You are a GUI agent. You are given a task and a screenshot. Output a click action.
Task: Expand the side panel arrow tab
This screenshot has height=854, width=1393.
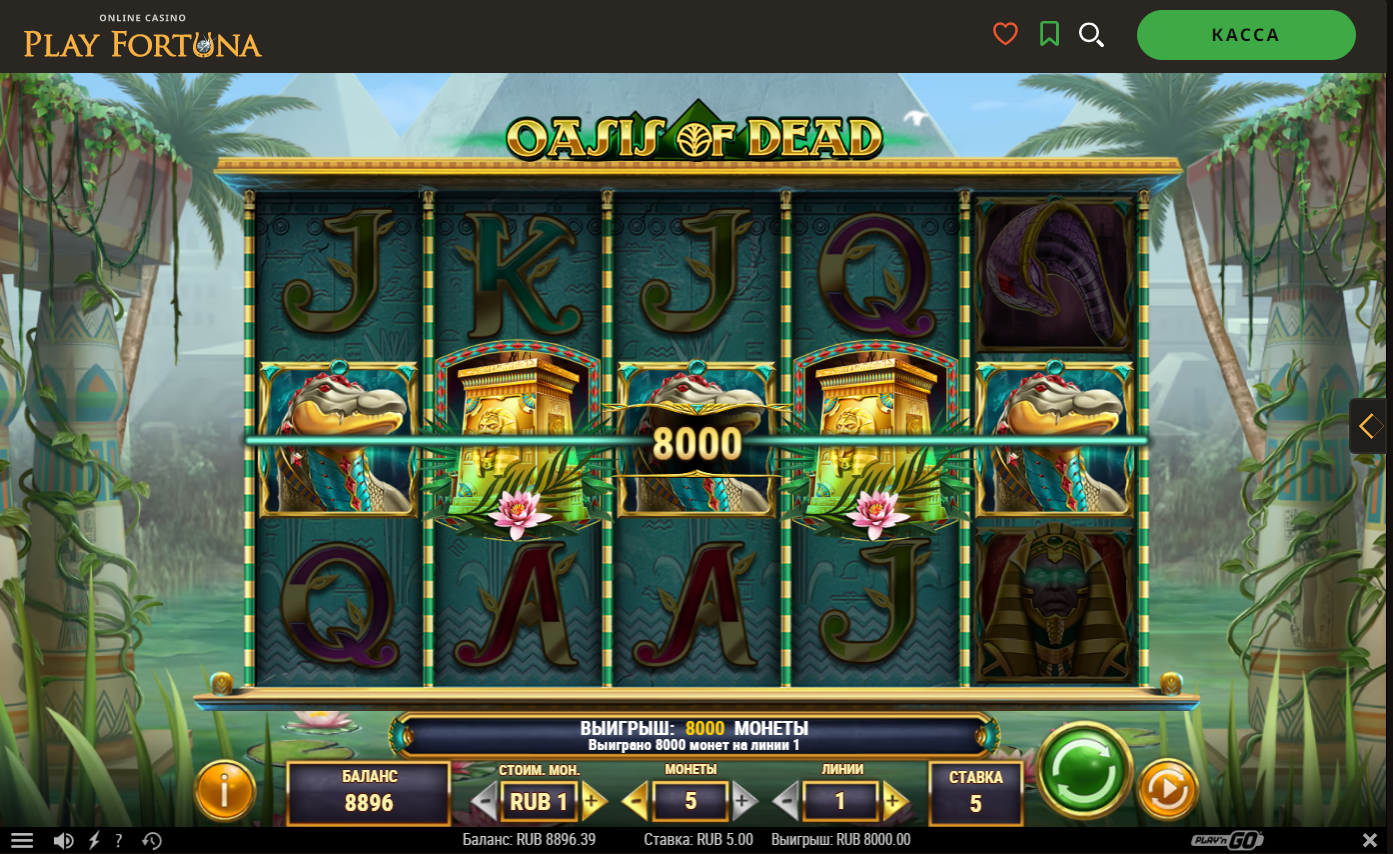1370,426
